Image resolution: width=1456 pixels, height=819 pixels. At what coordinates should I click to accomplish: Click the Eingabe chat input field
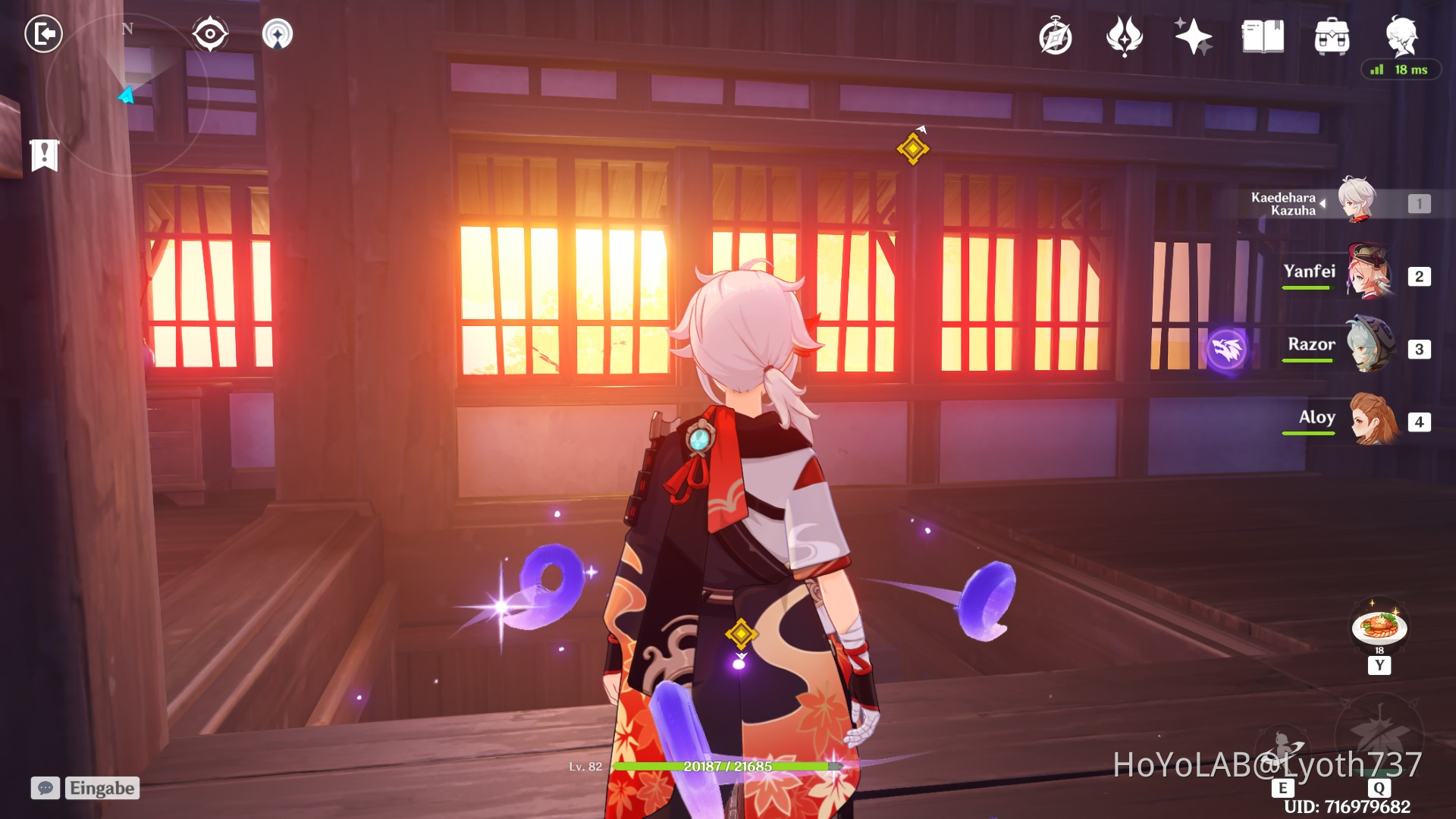coord(102,788)
